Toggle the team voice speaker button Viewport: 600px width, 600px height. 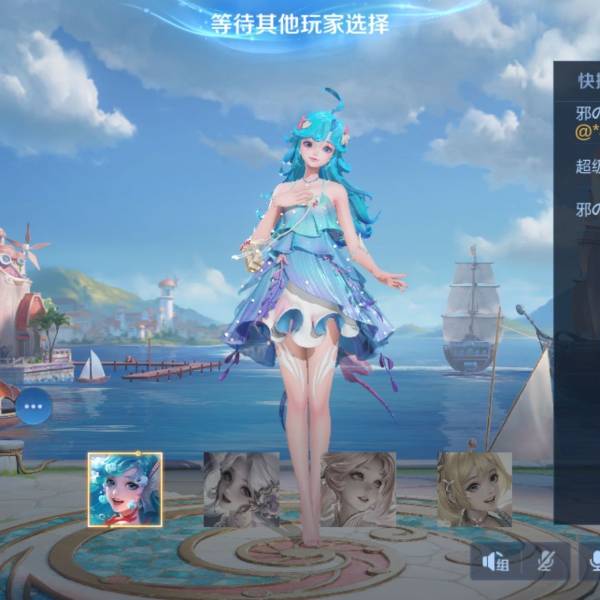tap(496, 563)
